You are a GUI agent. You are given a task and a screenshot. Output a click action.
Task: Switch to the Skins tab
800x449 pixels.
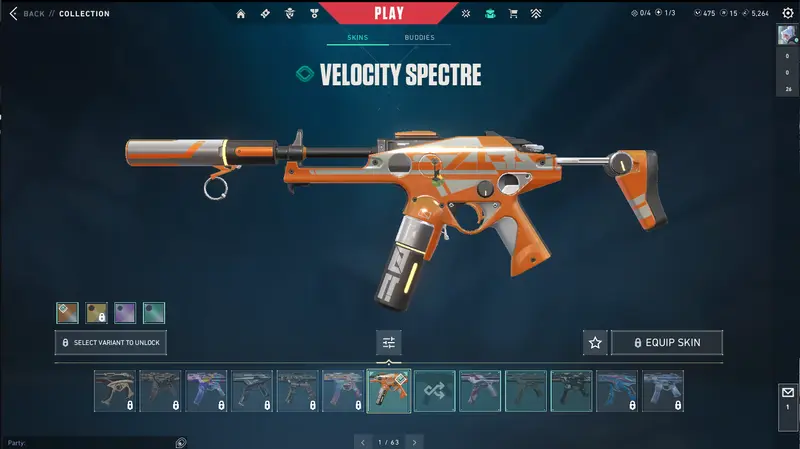tap(357, 38)
